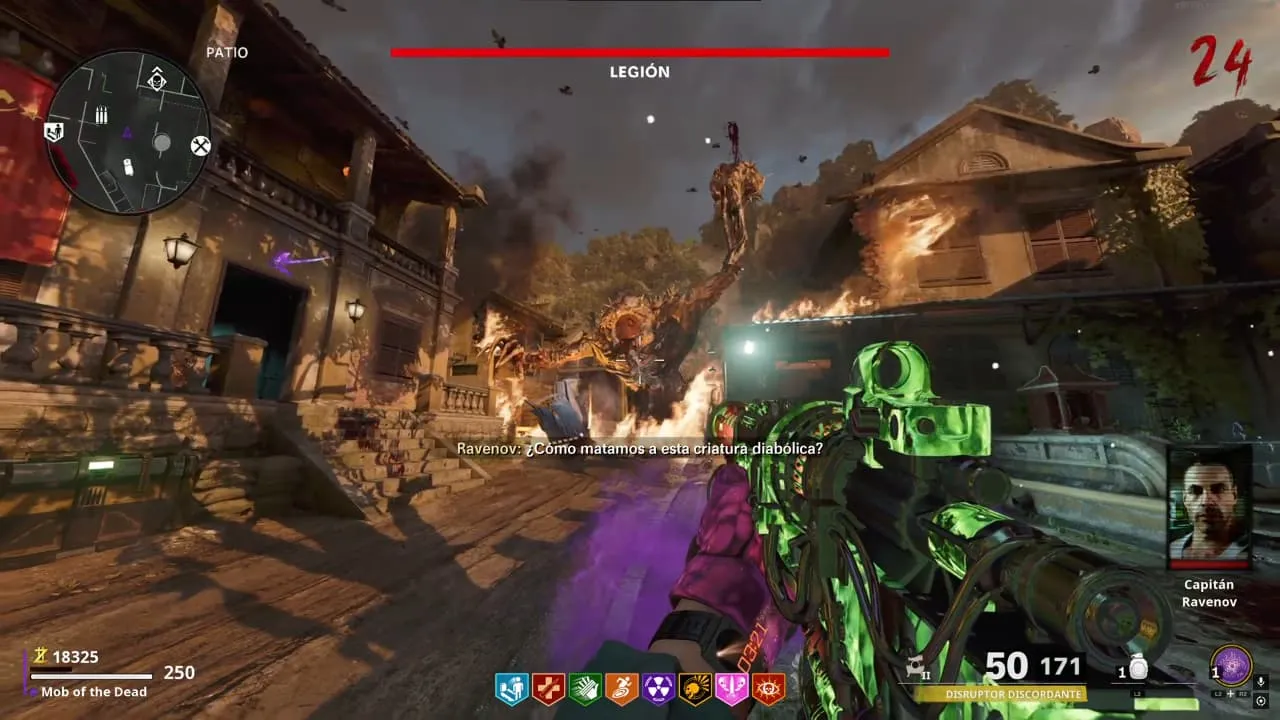Select the black and yellow skull perk
The image size is (1280, 720).
pyautogui.click(x=695, y=688)
